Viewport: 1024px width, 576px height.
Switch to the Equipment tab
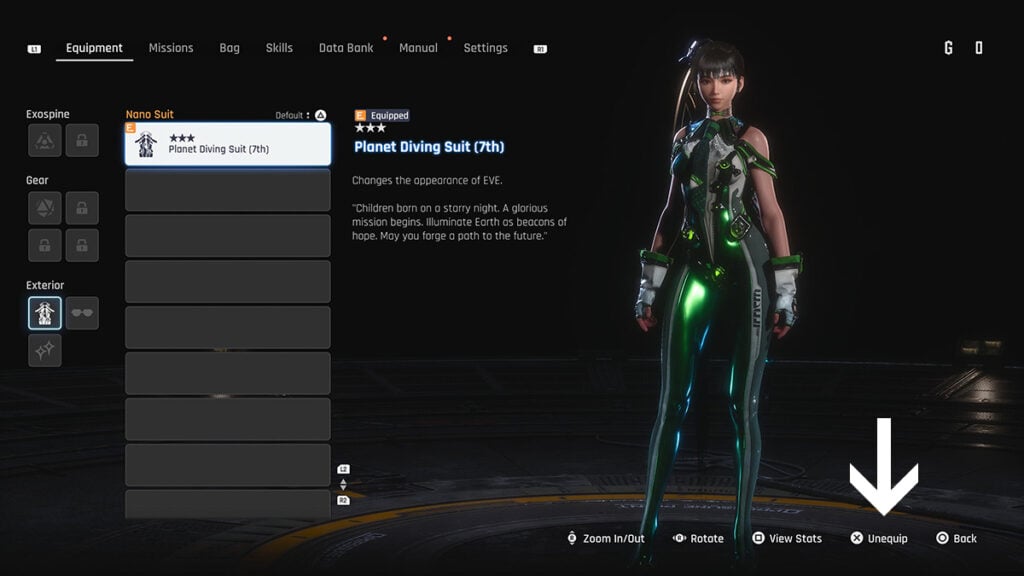pos(94,48)
